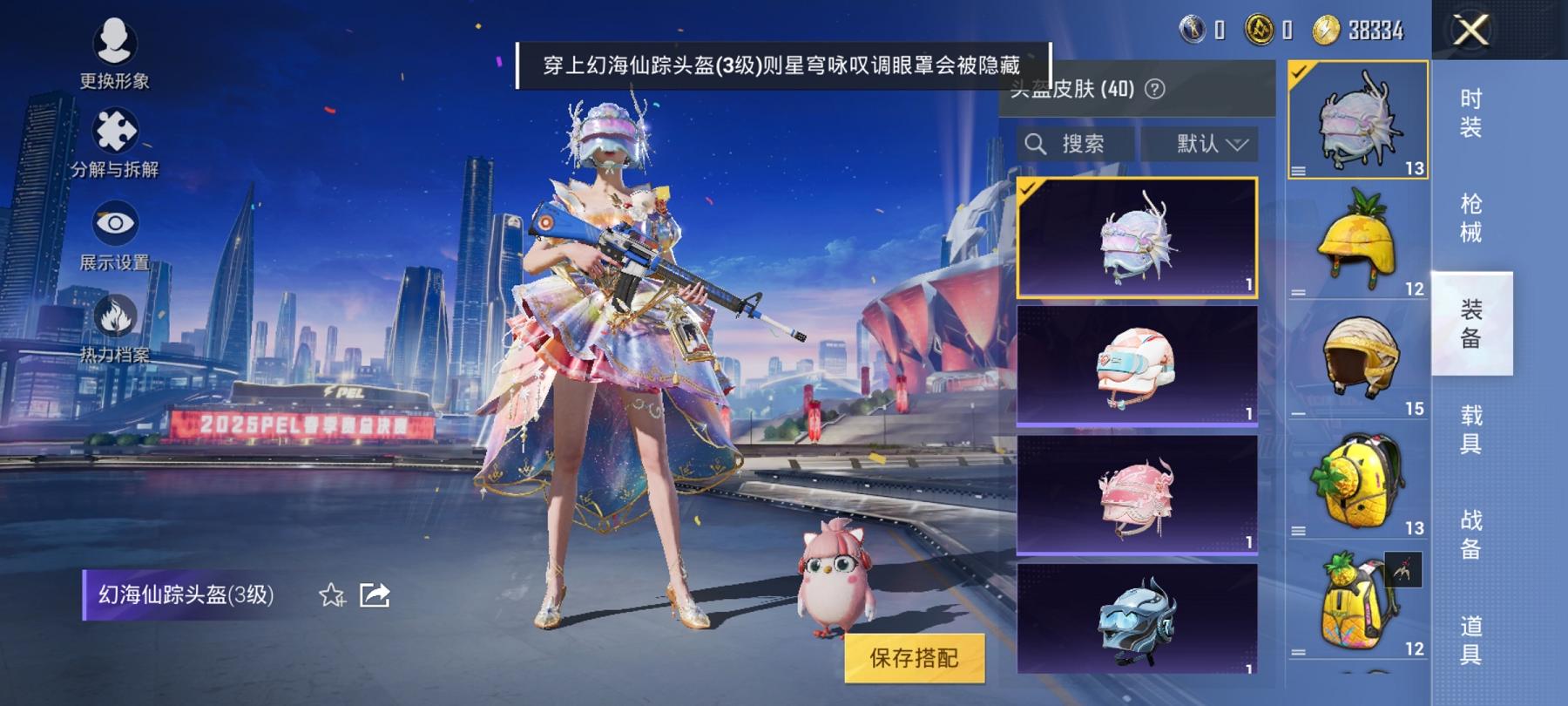Toggle selection on the first helmet skin

pyautogui.click(x=1134, y=237)
